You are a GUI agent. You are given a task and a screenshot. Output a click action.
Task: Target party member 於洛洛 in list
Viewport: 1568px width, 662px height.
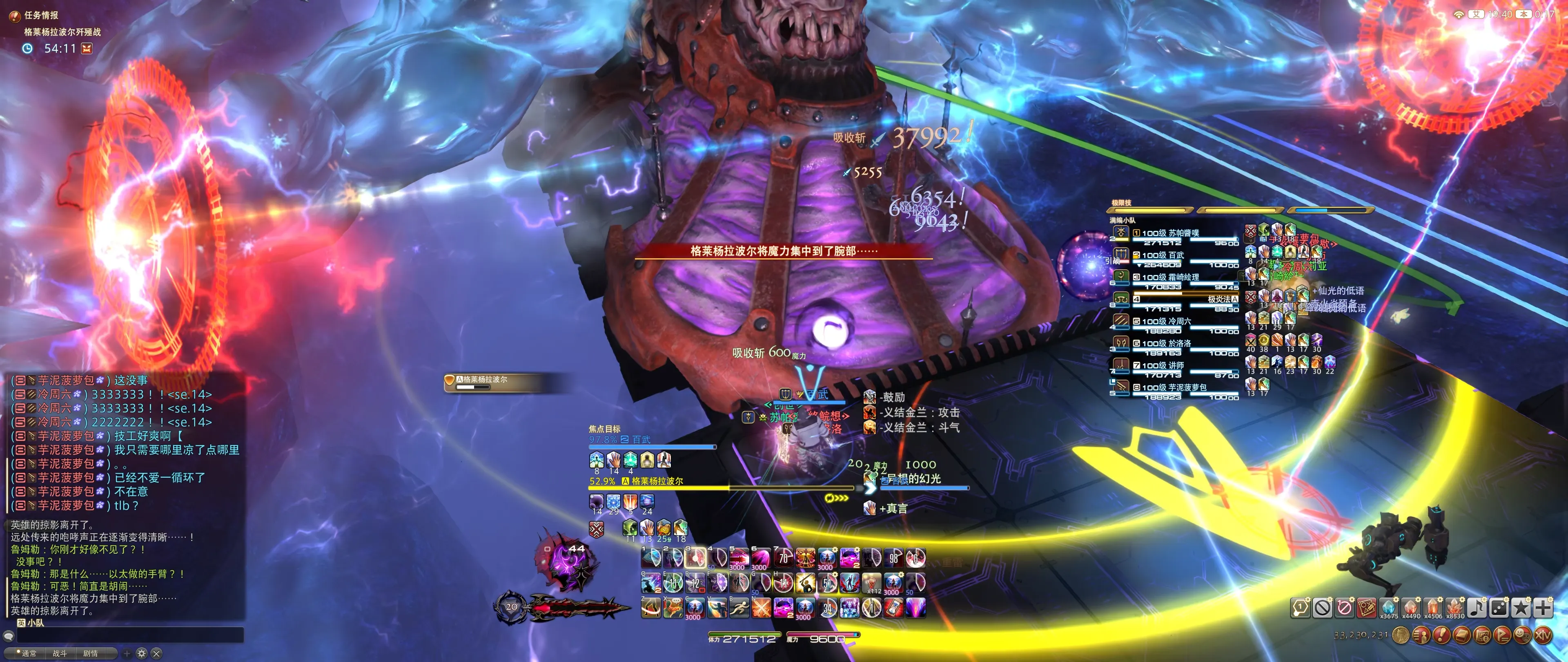(x=1166, y=344)
